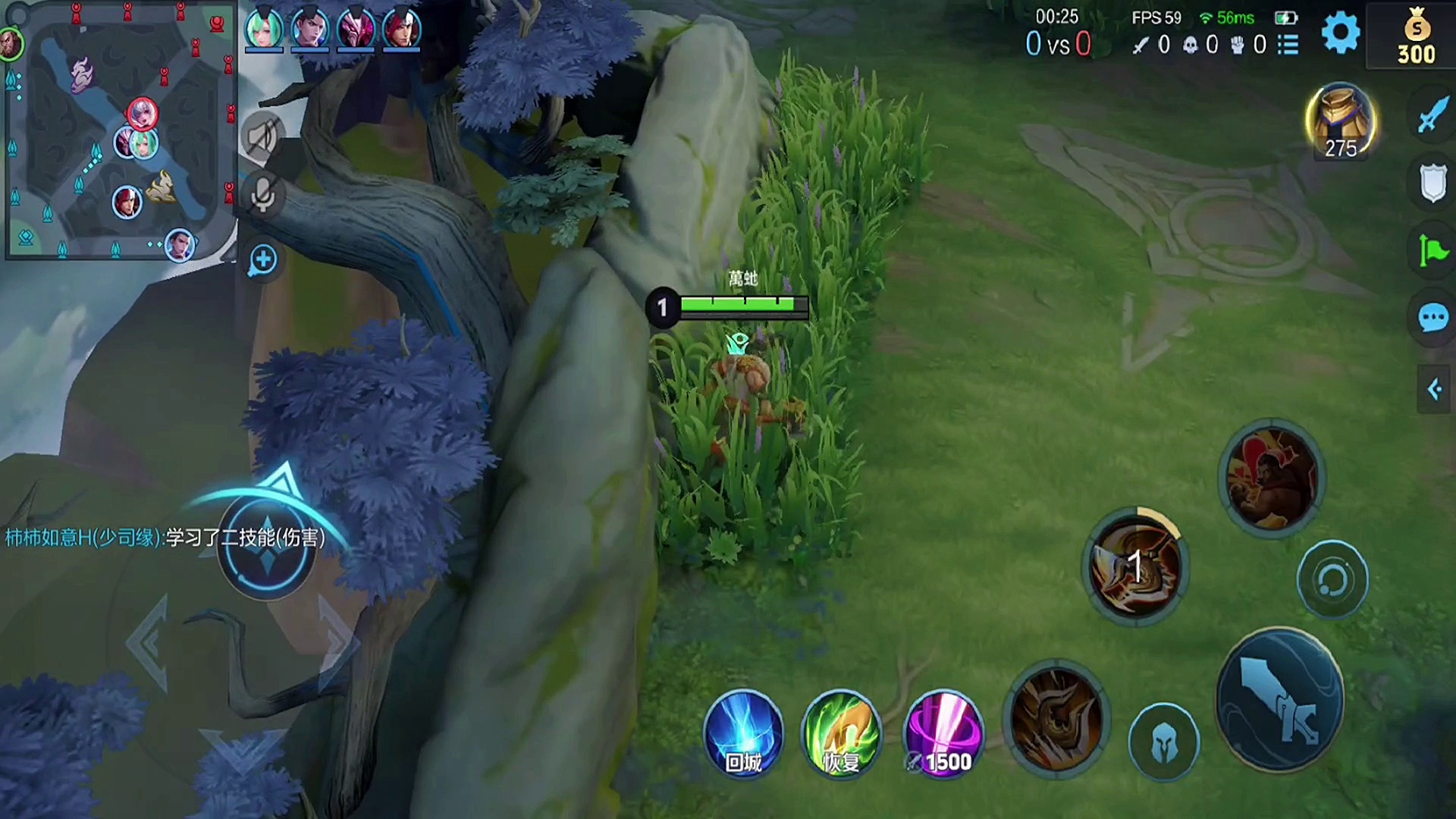The width and height of the screenshot is (1456, 819).
Task: Hit the basic attack sword button
Action: point(1280,699)
